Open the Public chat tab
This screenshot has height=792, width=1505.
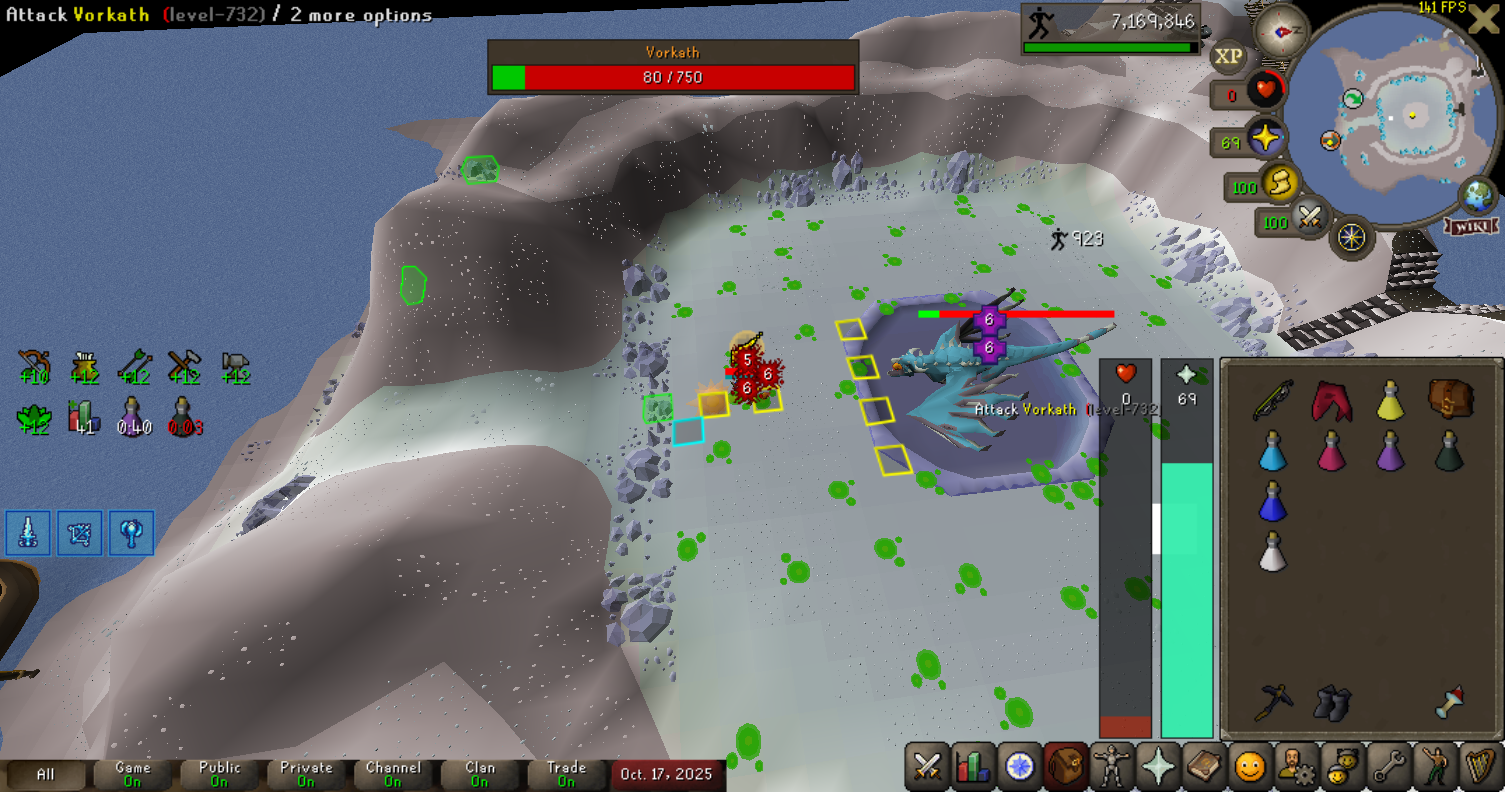point(219,774)
